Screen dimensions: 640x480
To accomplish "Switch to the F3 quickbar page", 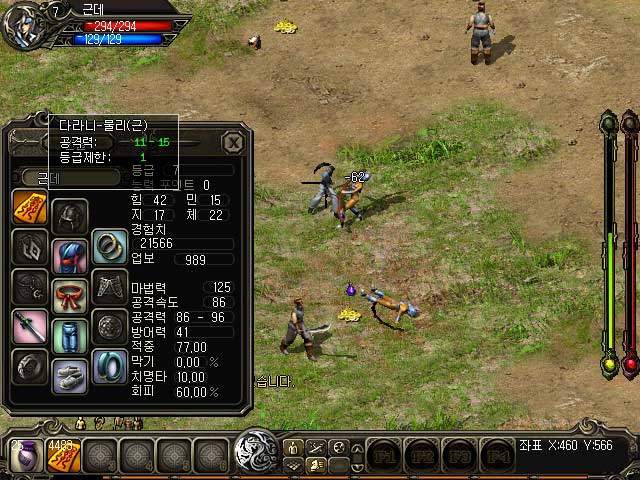I will pos(461,456).
